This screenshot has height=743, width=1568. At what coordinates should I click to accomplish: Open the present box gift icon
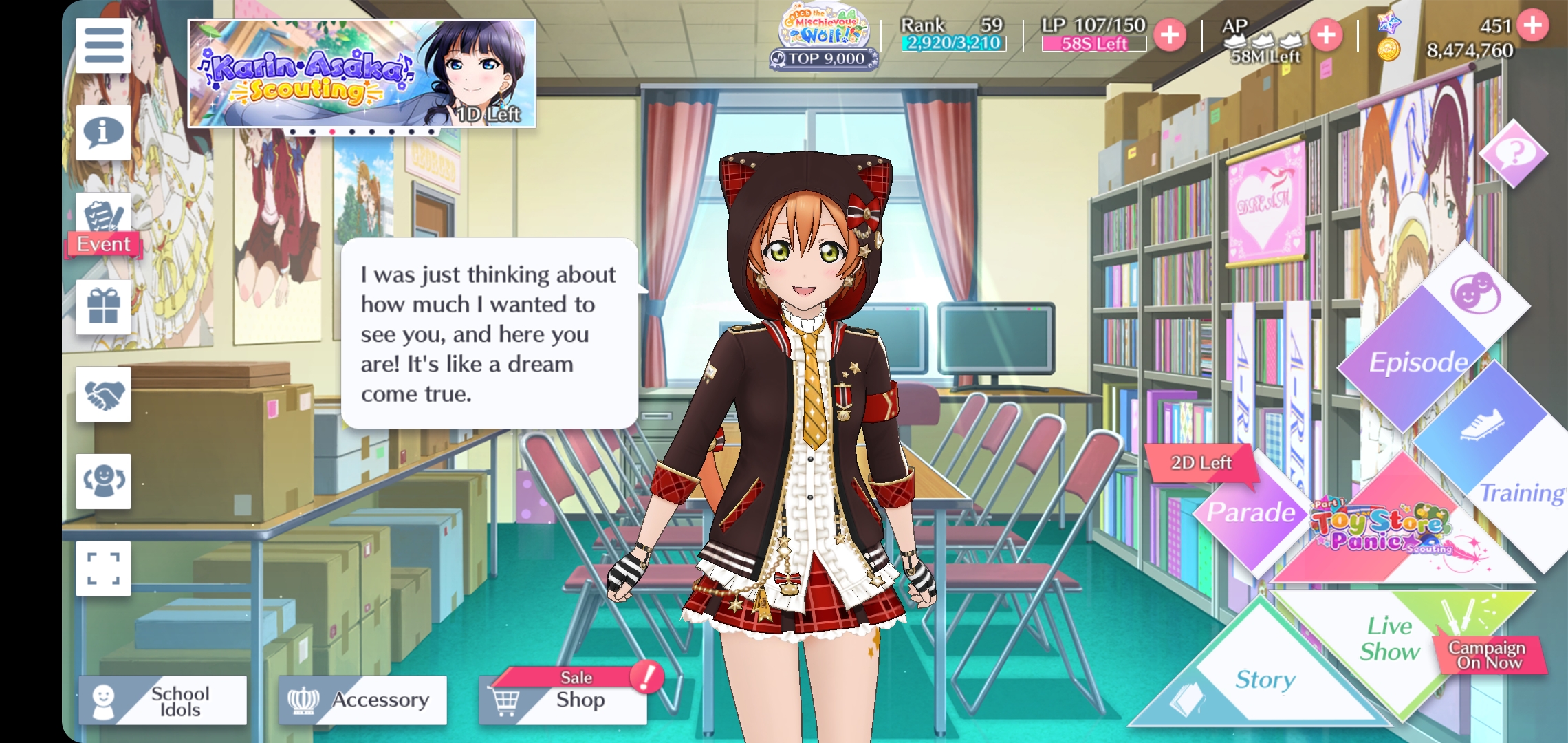tap(103, 307)
